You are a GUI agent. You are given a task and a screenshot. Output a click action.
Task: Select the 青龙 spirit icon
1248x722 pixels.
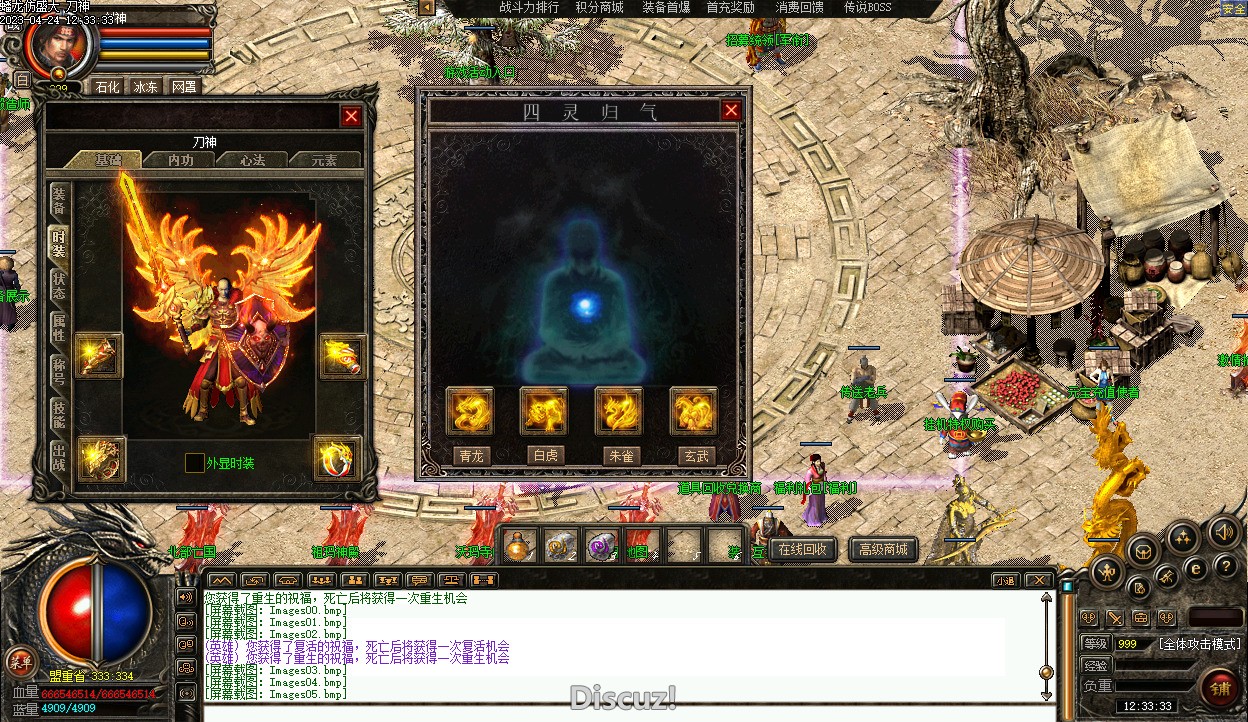click(470, 411)
